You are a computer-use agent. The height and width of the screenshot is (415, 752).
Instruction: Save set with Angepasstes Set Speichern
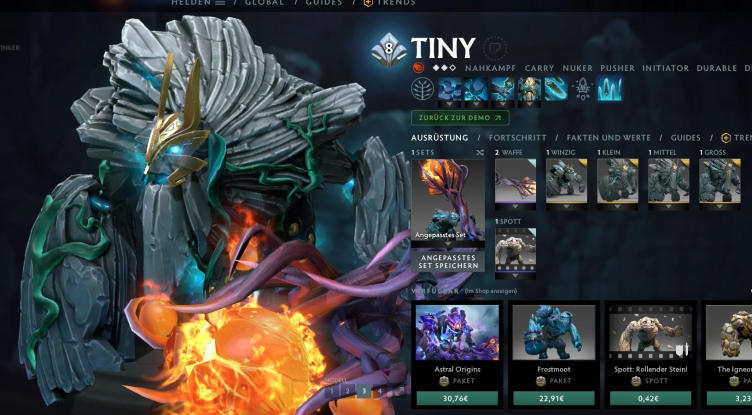click(x=447, y=261)
